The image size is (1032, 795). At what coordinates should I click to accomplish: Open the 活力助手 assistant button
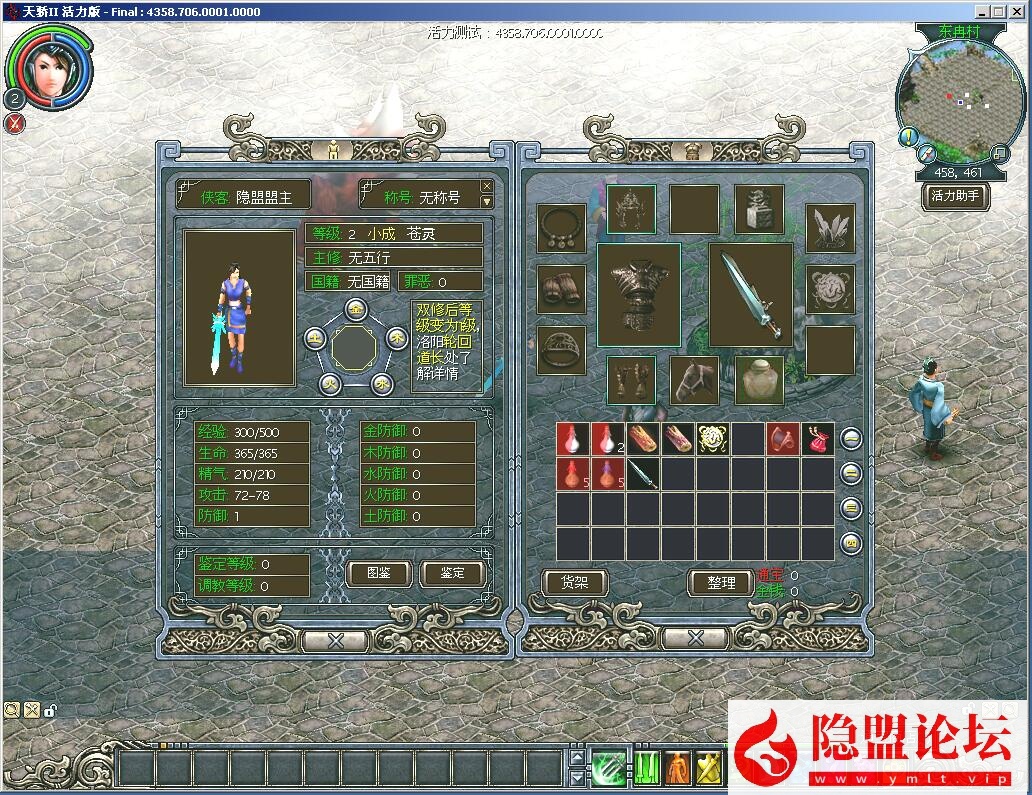[955, 196]
